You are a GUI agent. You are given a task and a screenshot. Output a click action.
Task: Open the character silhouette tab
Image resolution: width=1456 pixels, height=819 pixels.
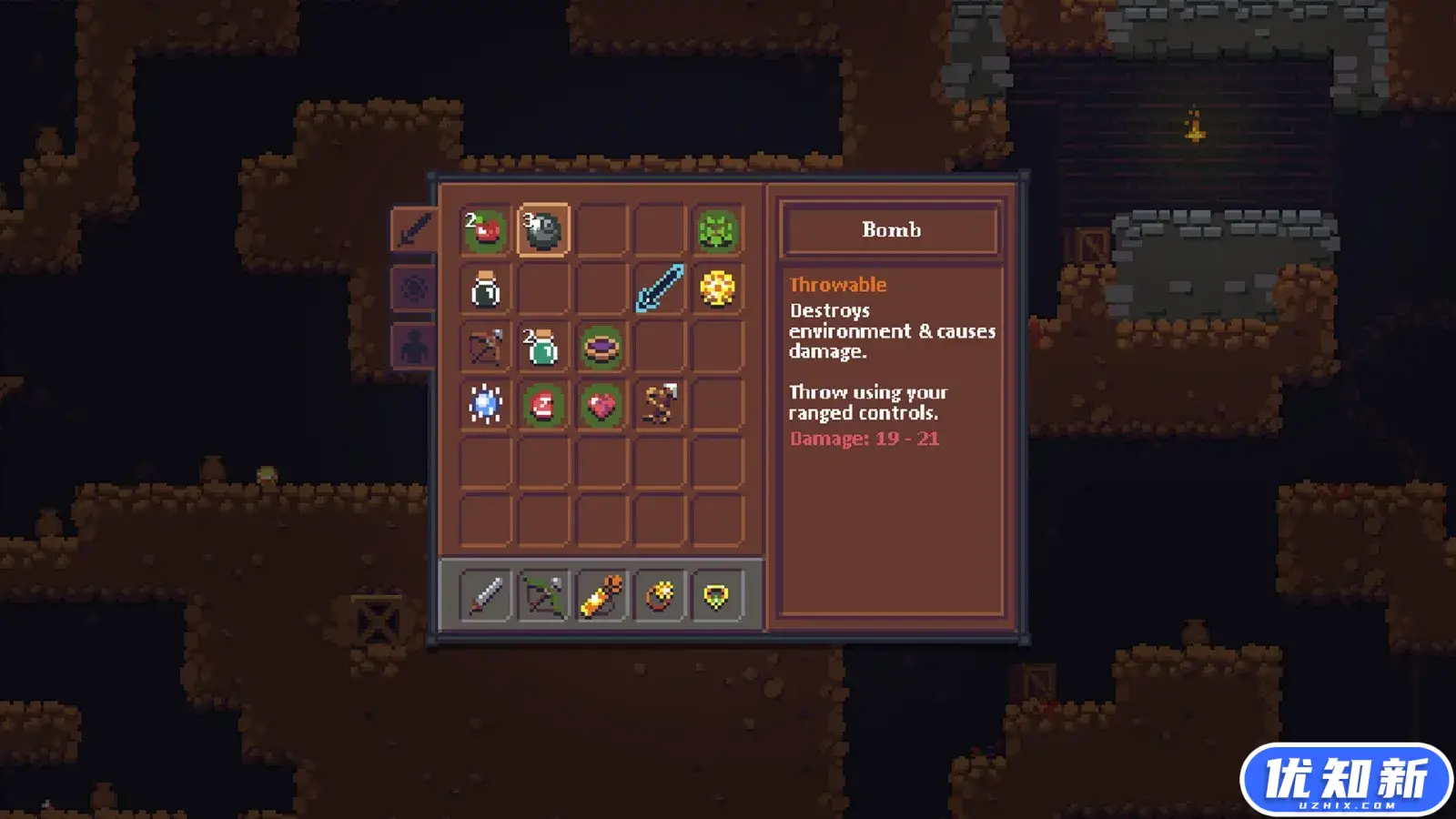(413, 348)
